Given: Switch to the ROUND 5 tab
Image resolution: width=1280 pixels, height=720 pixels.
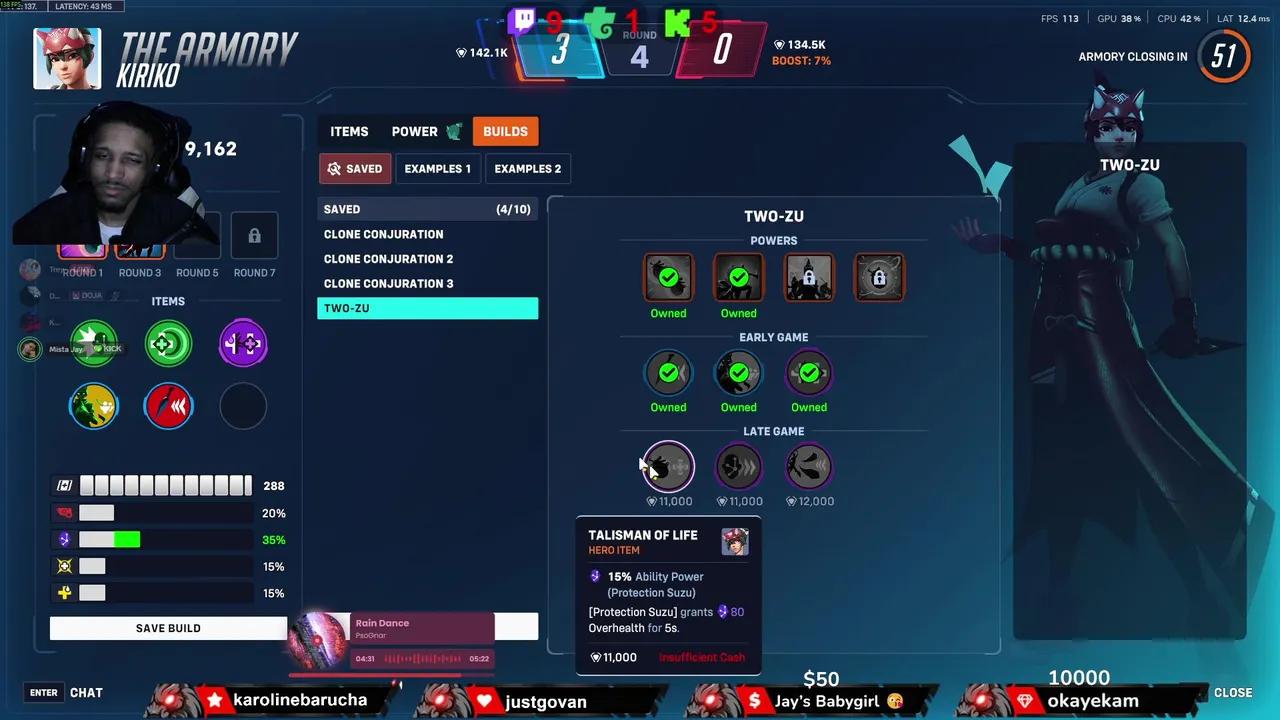Looking at the screenshot, I should 197,272.
